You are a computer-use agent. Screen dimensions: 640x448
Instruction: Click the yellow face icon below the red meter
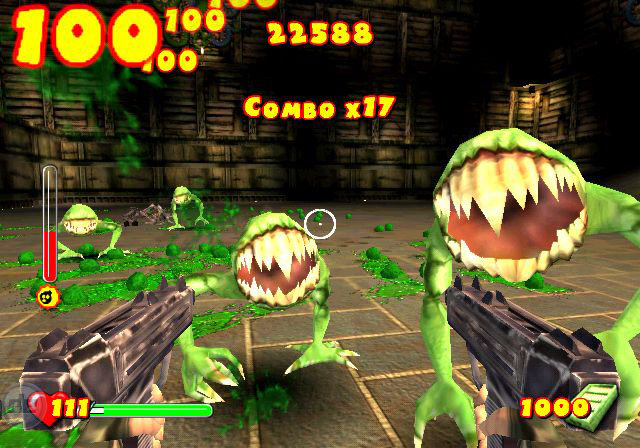[x=47, y=296]
